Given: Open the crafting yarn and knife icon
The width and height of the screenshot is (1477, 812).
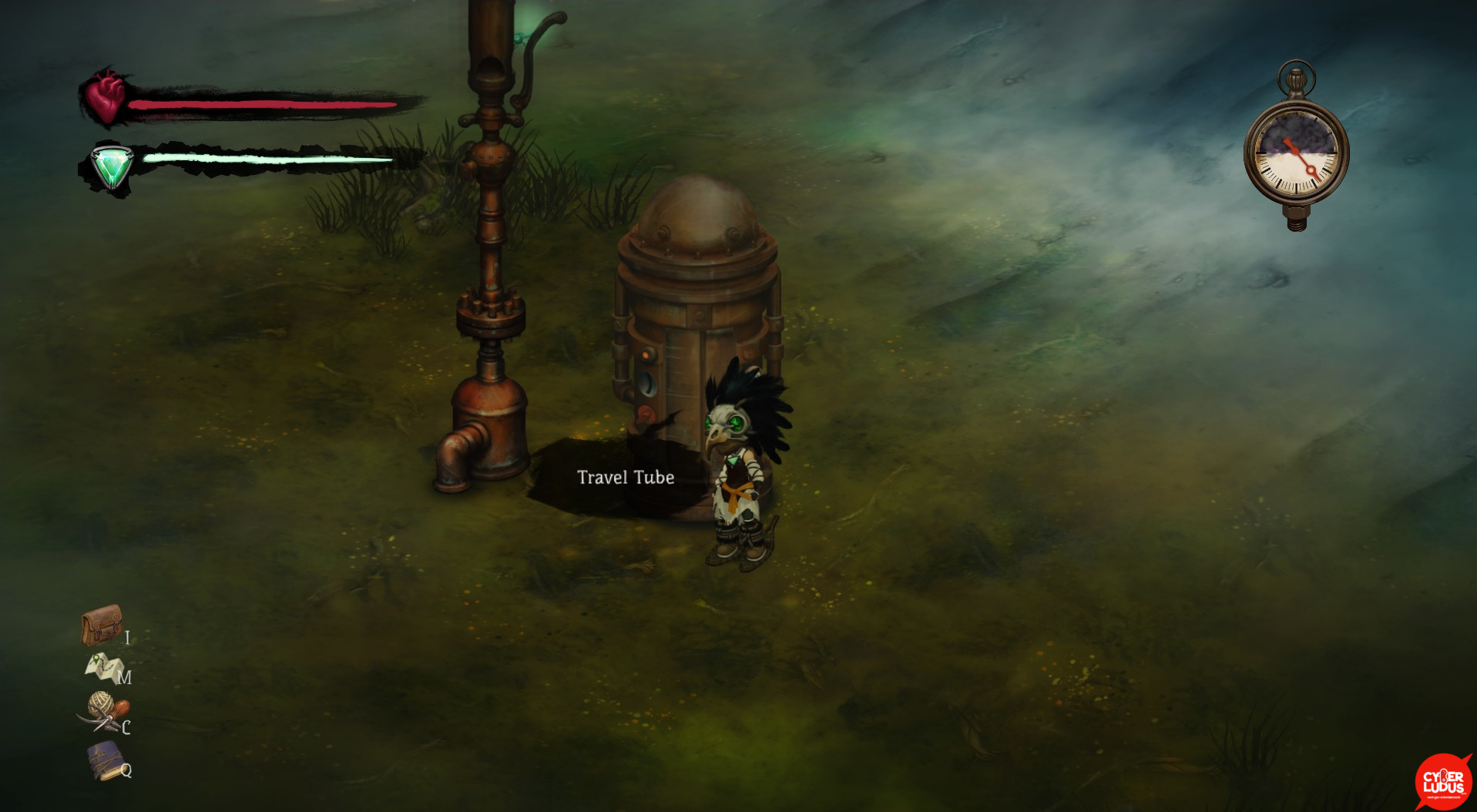Looking at the screenshot, I should [104, 712].
